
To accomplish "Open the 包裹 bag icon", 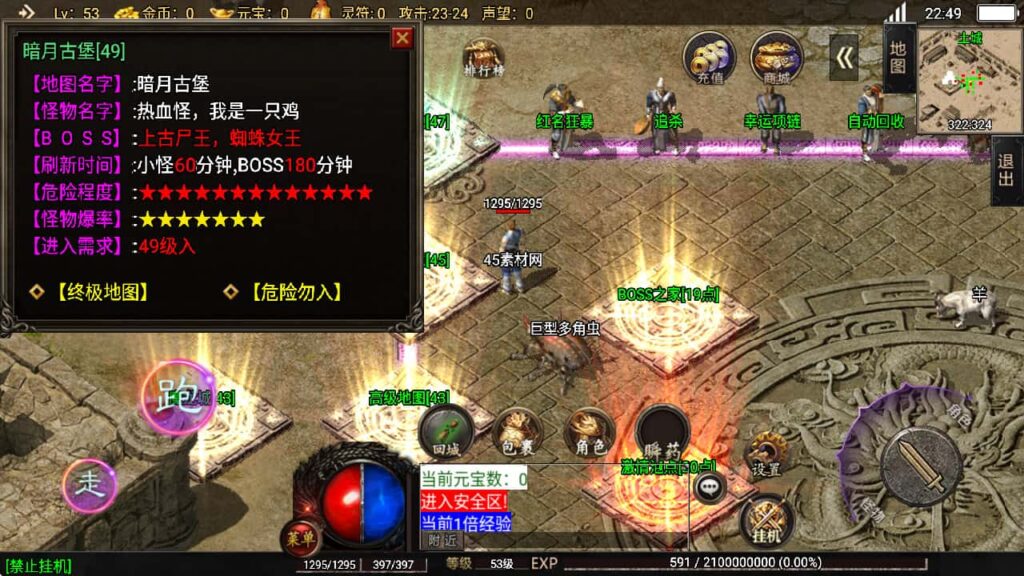I will (516, 432).
